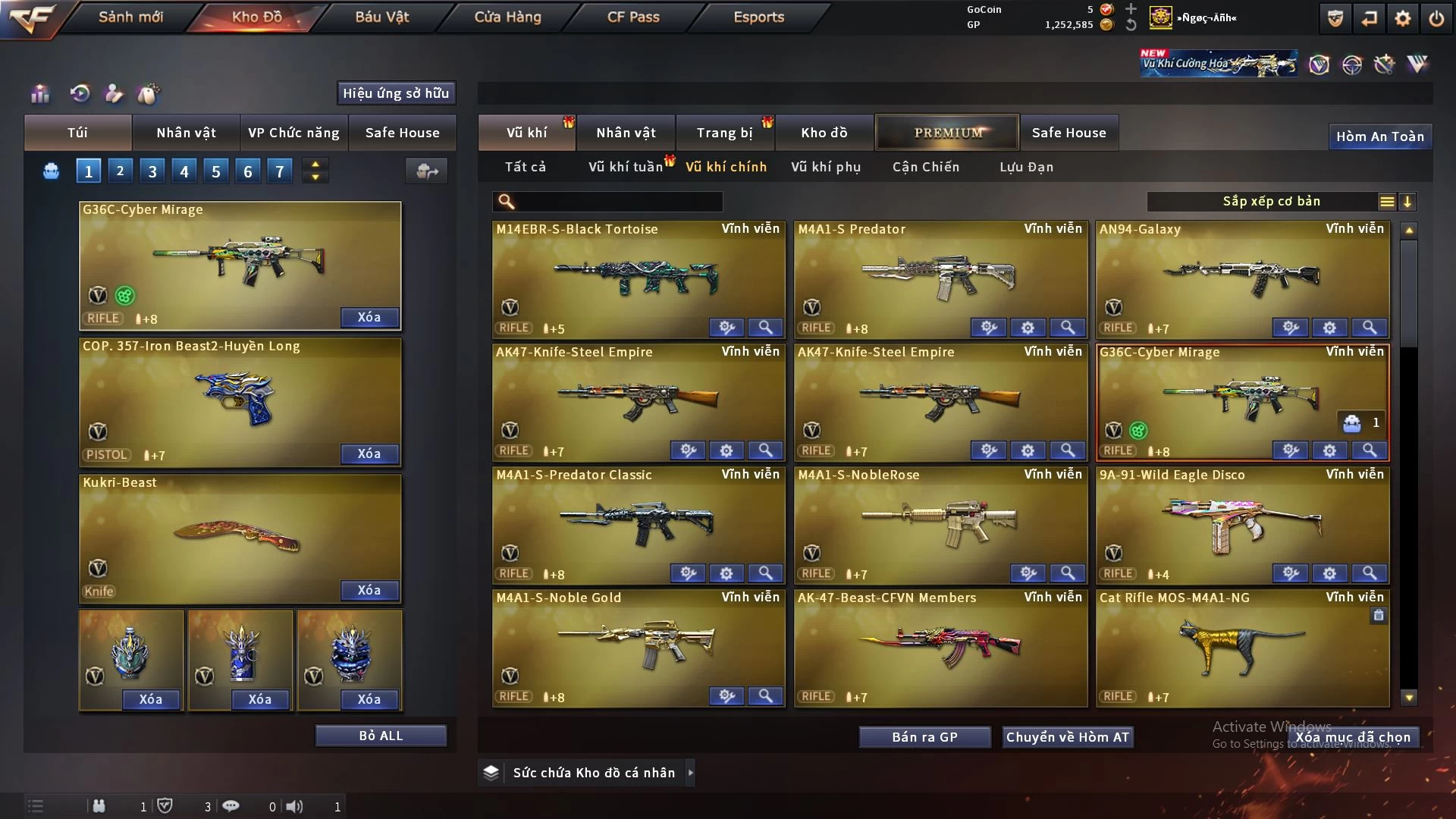Select the Cận Chiến weapon filter

tap(925, 167)
